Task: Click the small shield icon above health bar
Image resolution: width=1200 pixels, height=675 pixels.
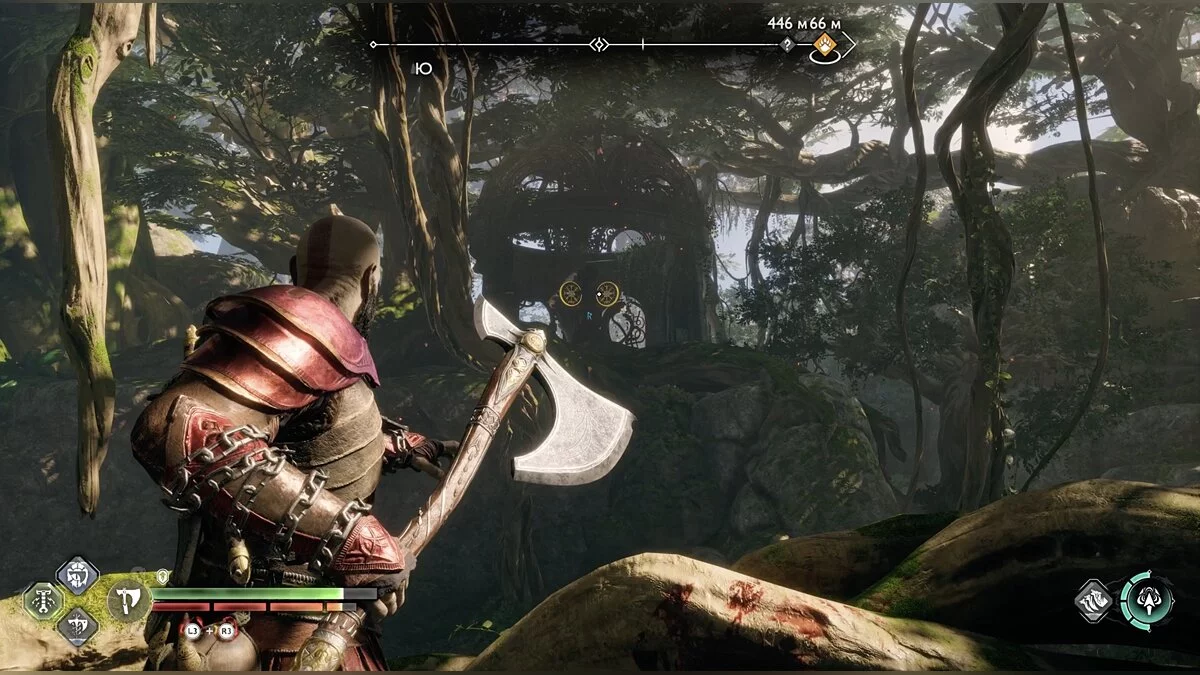Action: 163,576
